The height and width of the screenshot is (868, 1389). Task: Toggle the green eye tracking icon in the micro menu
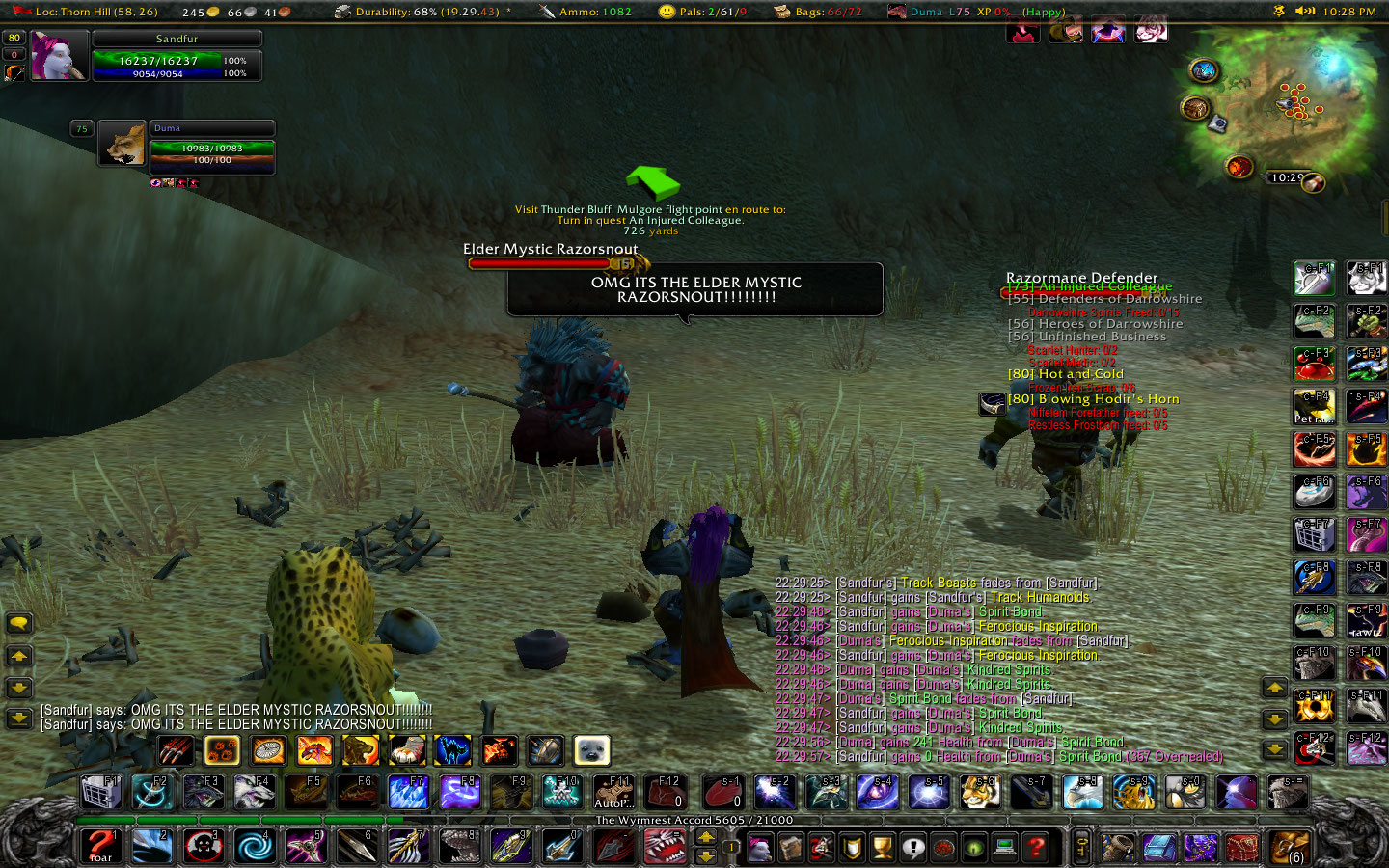click(x=972, y=847)
